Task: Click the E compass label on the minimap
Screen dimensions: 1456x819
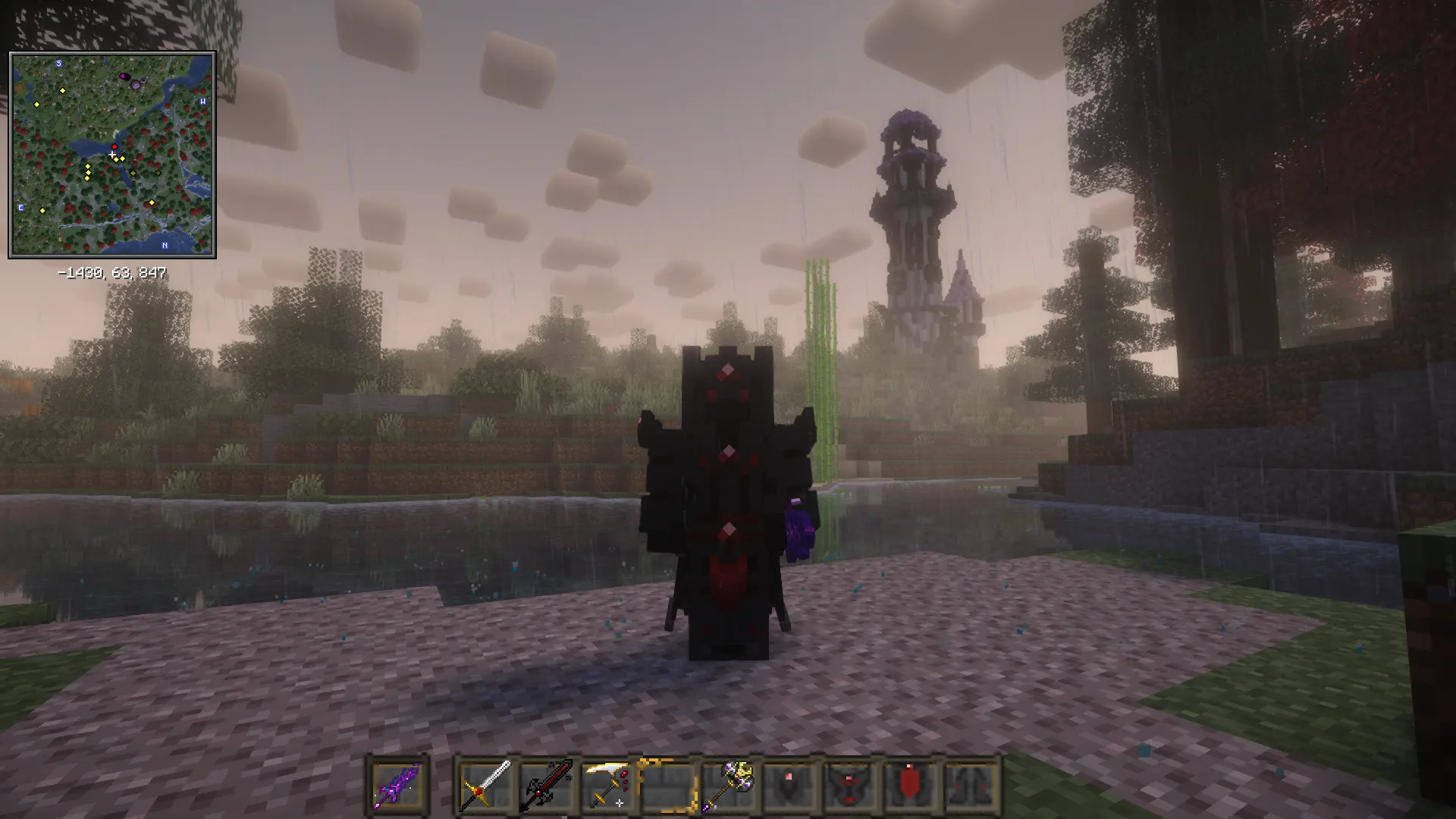Action: coord(21,208)
